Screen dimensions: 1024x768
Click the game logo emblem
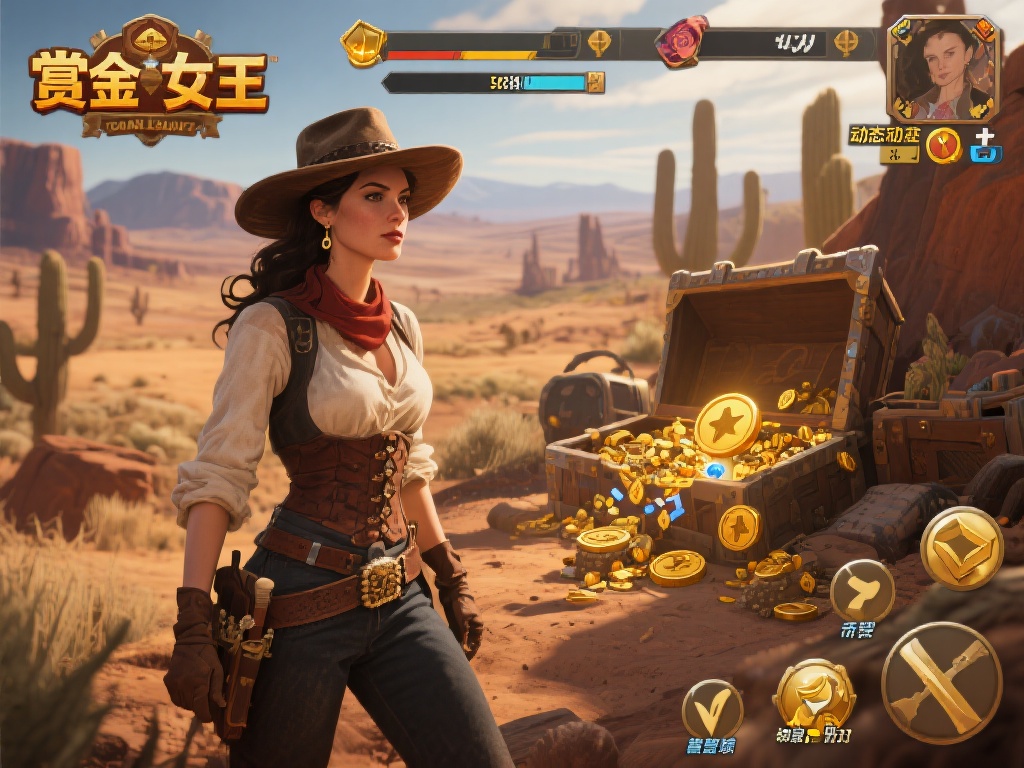click(150, 80)
